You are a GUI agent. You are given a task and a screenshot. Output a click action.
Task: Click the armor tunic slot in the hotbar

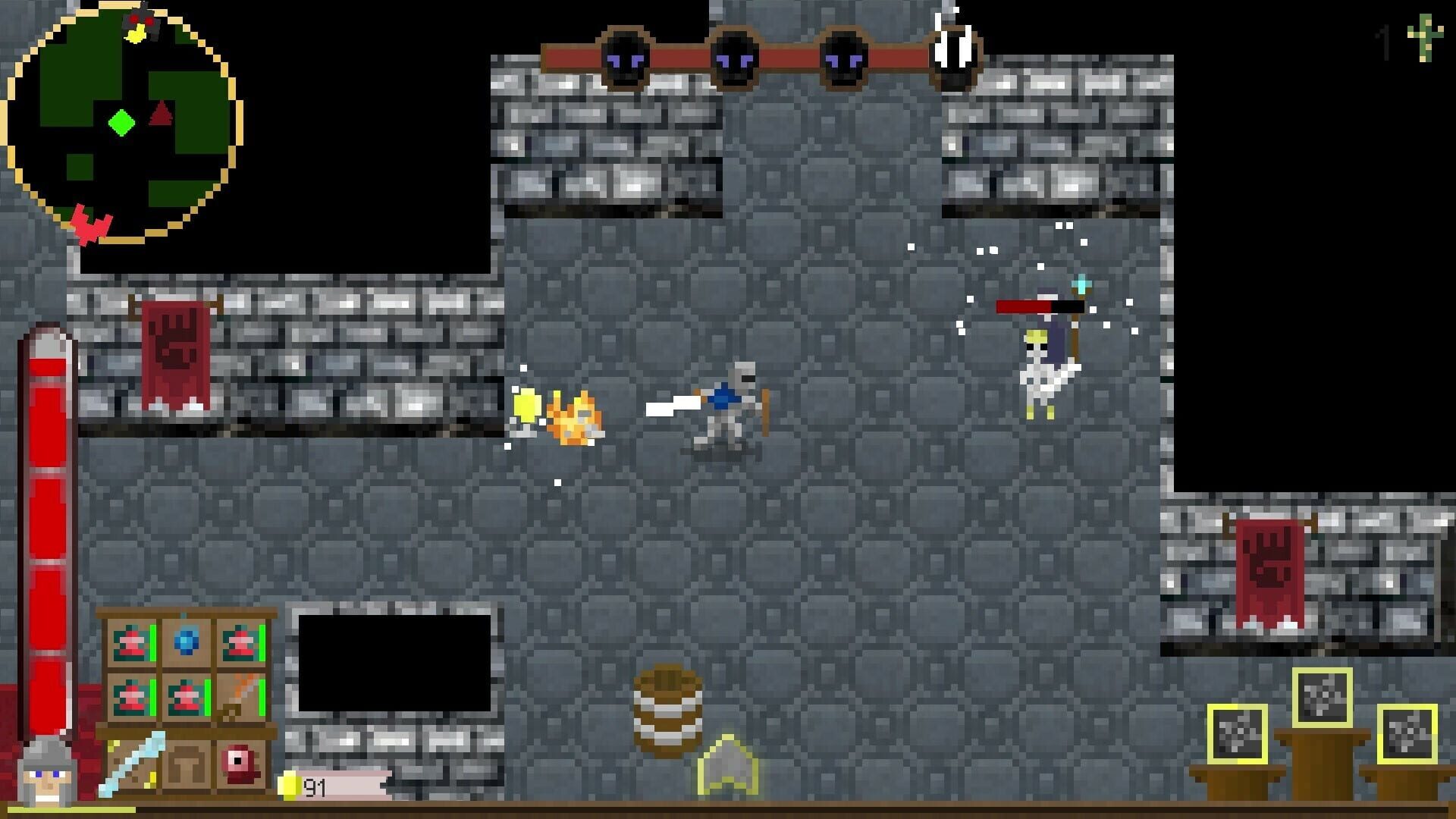(187, 764)
